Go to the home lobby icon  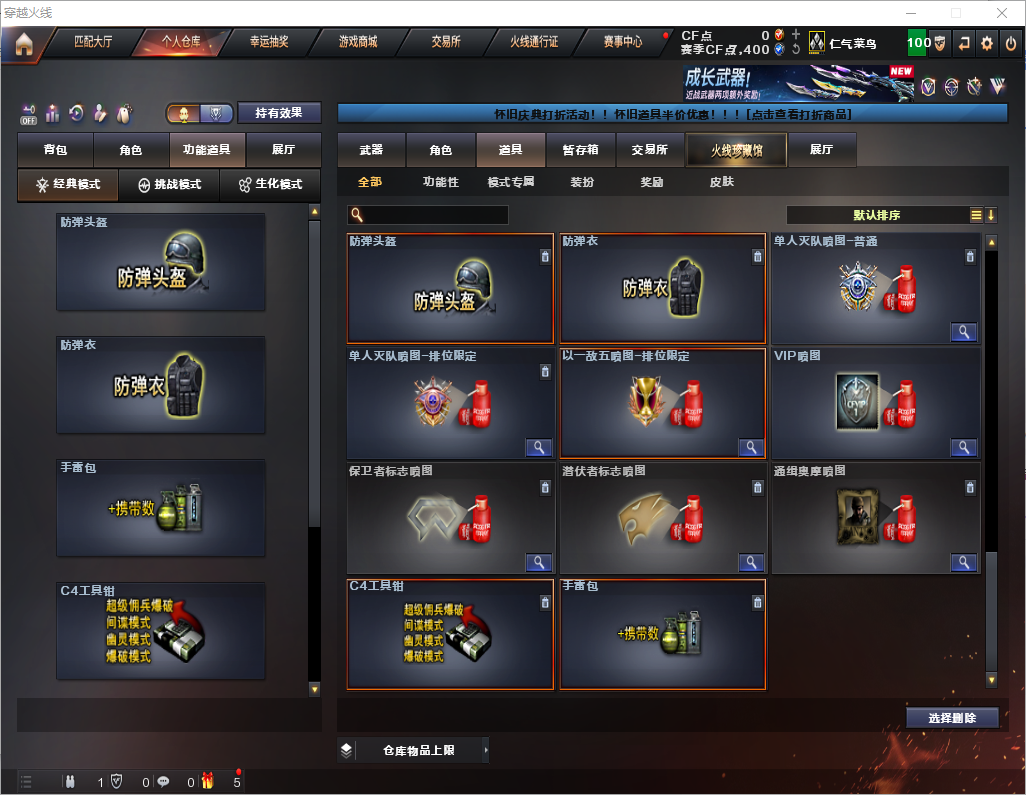click(x=23, y=44)
